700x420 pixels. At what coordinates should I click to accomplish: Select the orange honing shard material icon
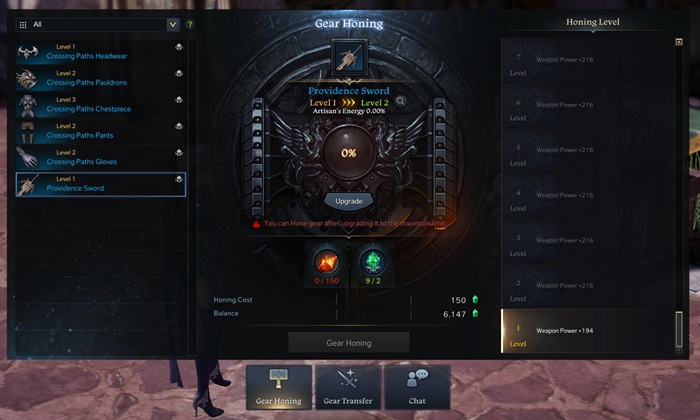(x=326, y=263)
